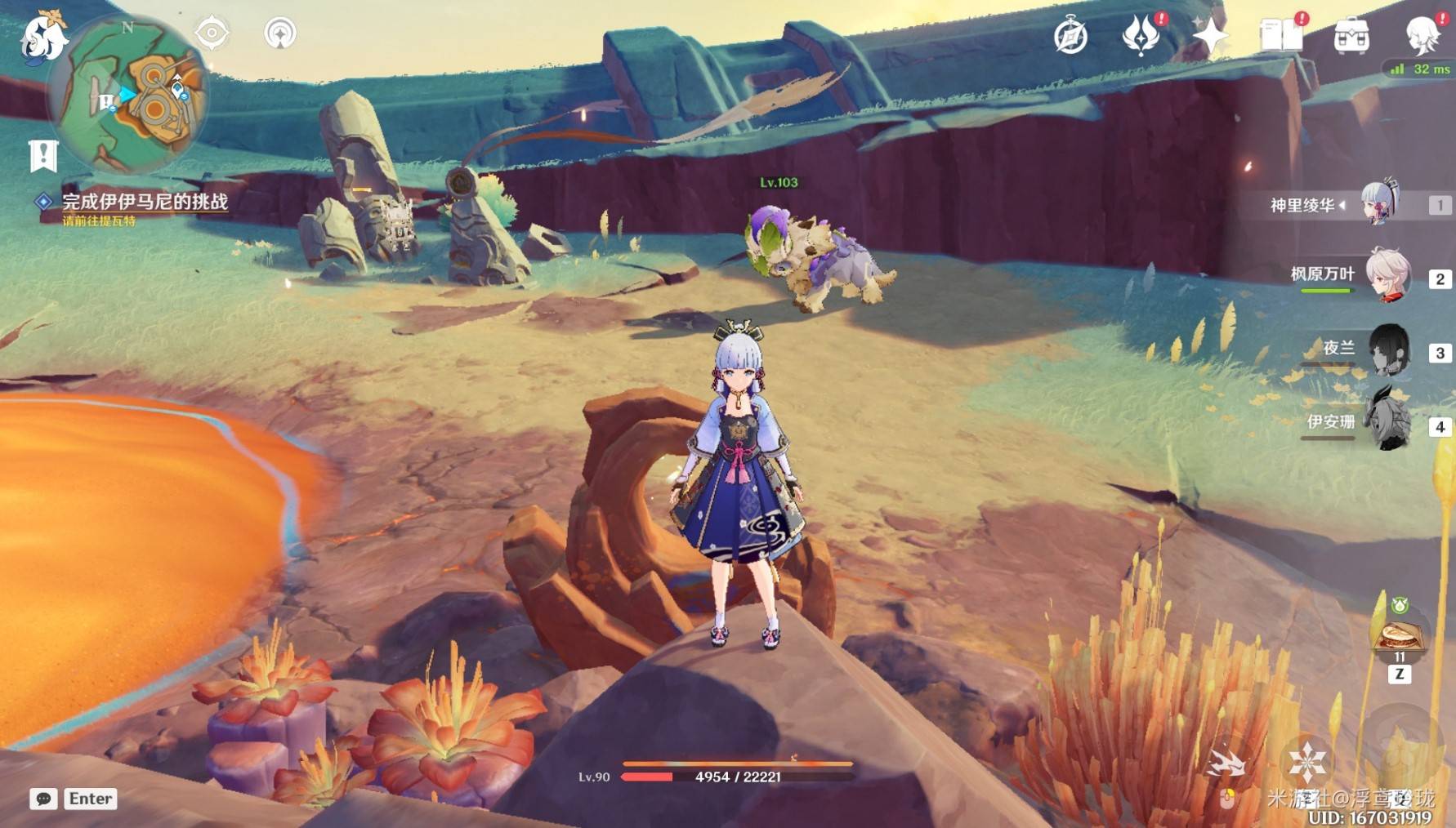The height and width of the screenshot is (828, 1456).
Task: Activate the snowflake elemental skill
Action: click(x=1307, y=762)
